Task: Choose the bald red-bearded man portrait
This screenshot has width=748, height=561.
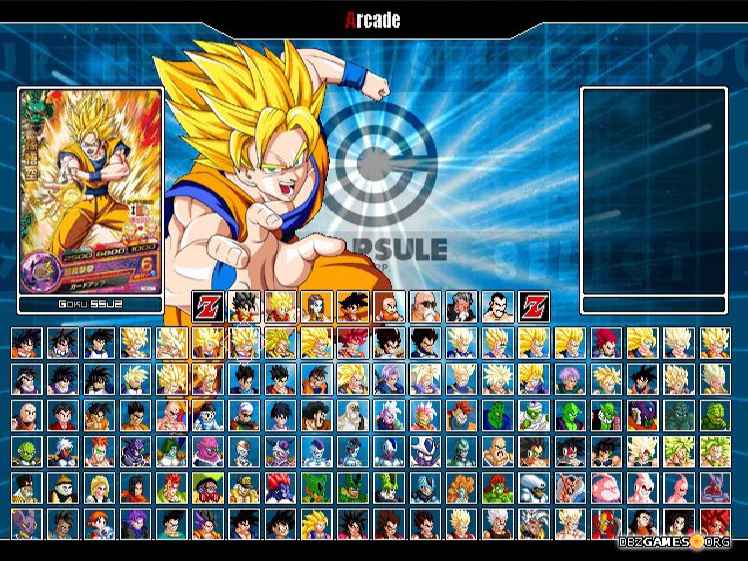Action: (x=388, y=302)
